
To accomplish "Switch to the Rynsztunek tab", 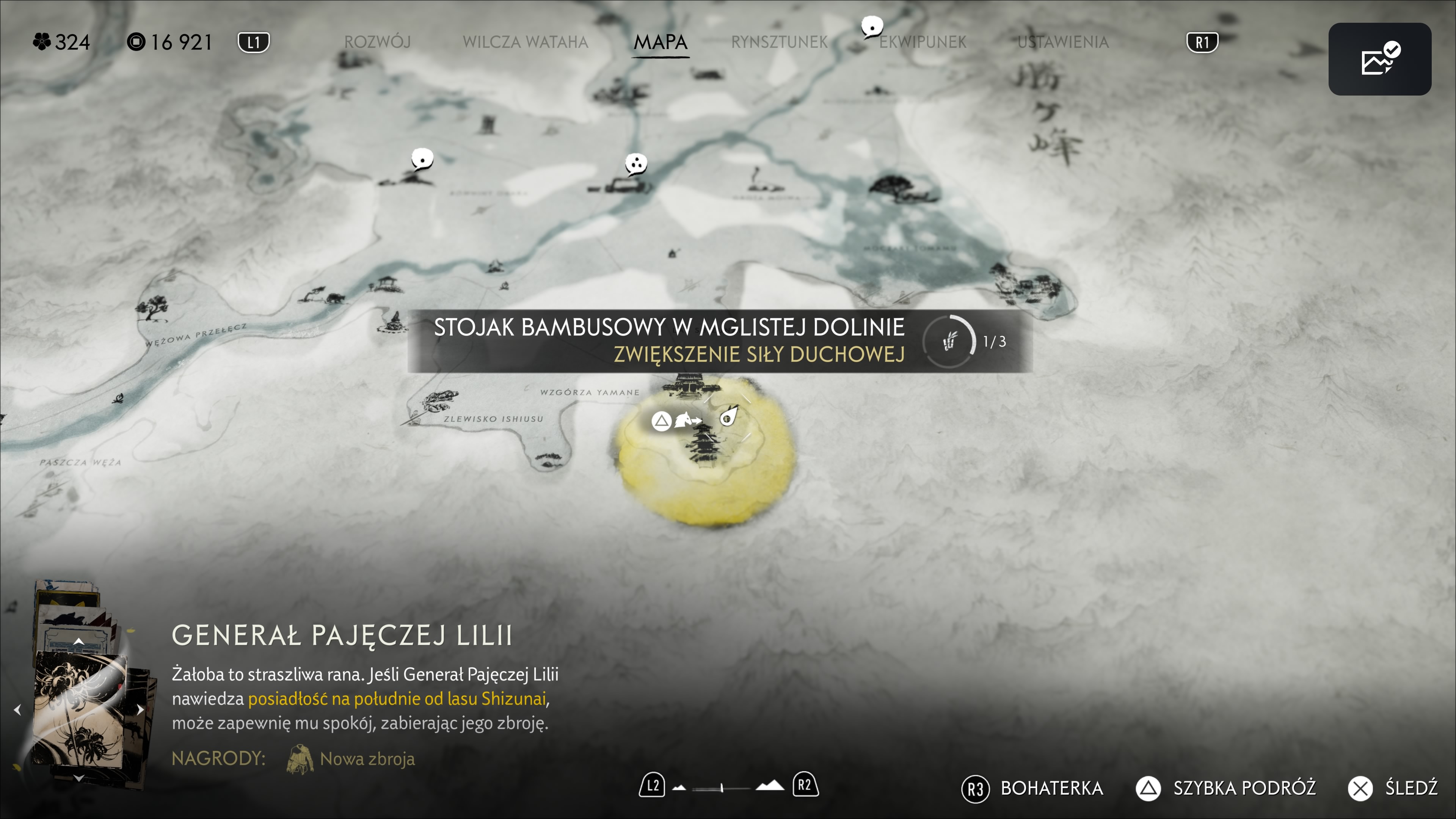I will pos(779,42).
